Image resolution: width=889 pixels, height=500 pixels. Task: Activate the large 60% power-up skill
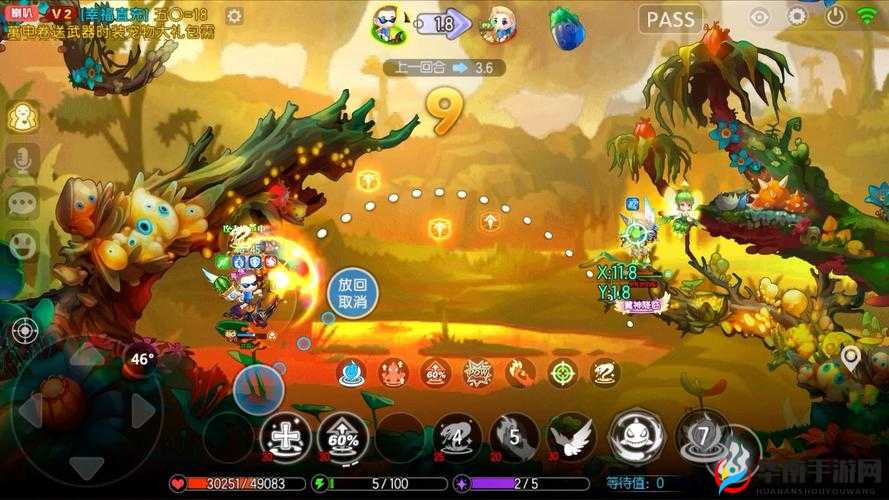click(343, 437)
